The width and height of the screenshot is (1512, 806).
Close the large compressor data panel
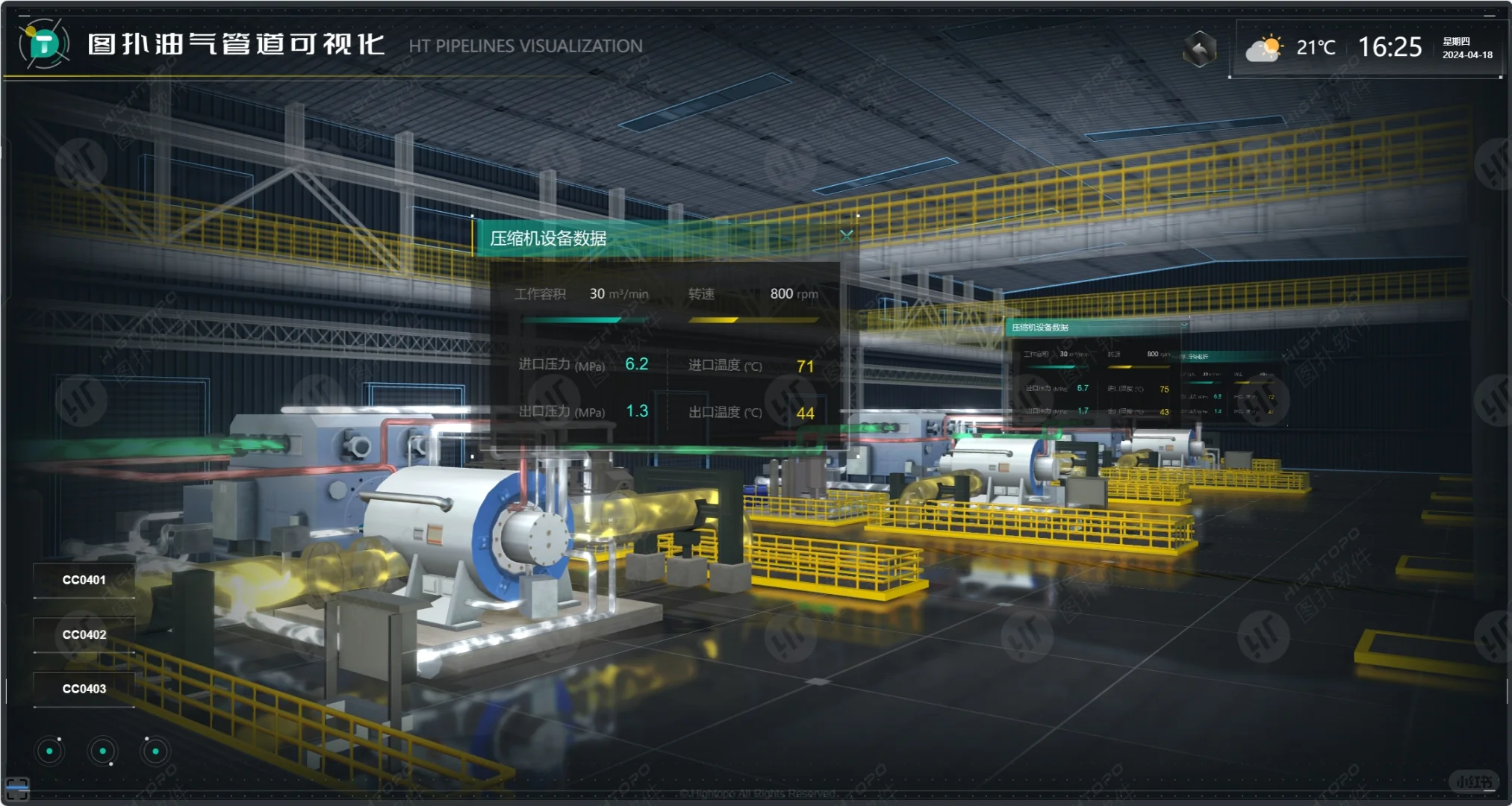point(846,236)
